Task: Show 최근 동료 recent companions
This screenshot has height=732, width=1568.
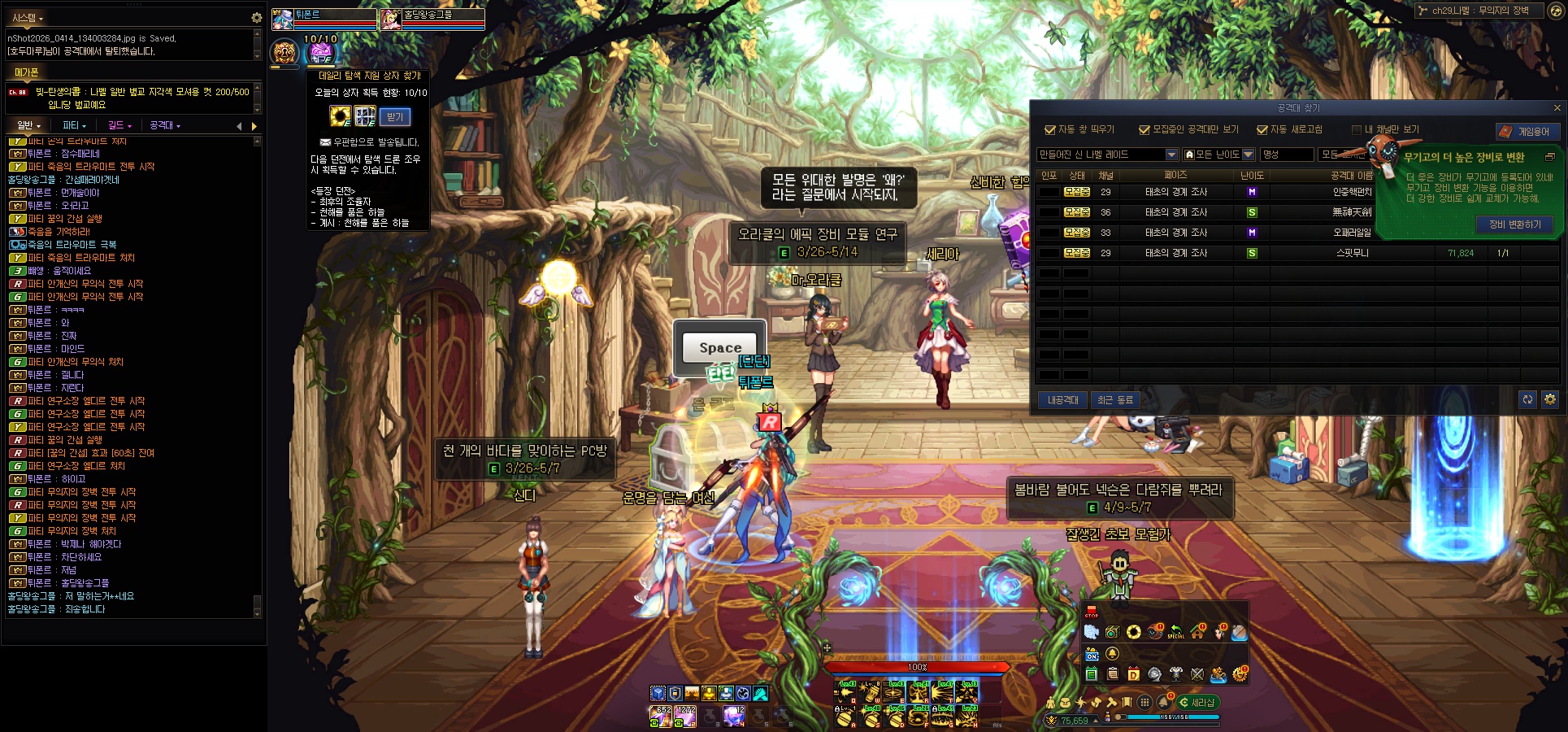Action: 1114,400
